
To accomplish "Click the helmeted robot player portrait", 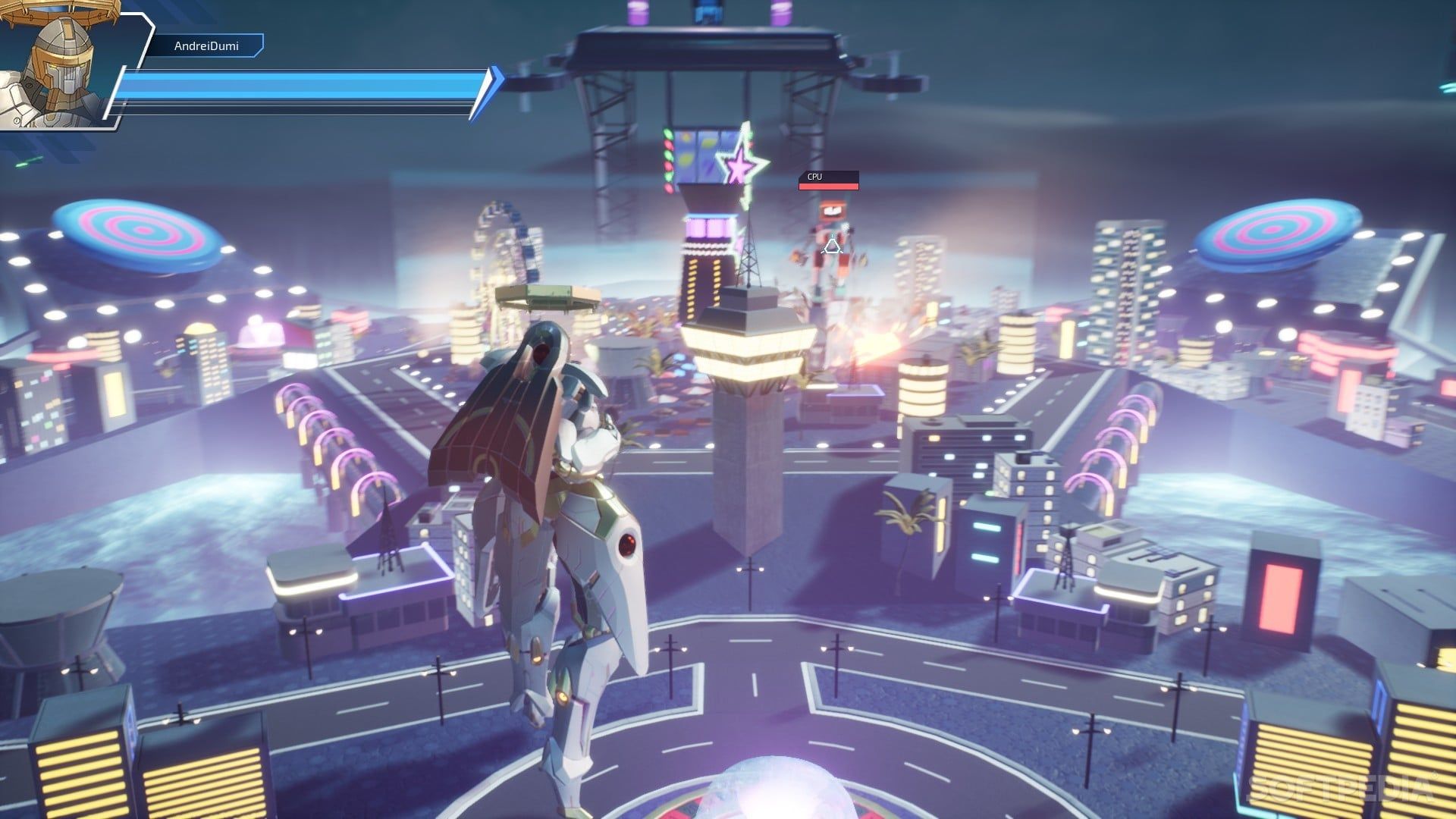I will coord(57,67).
